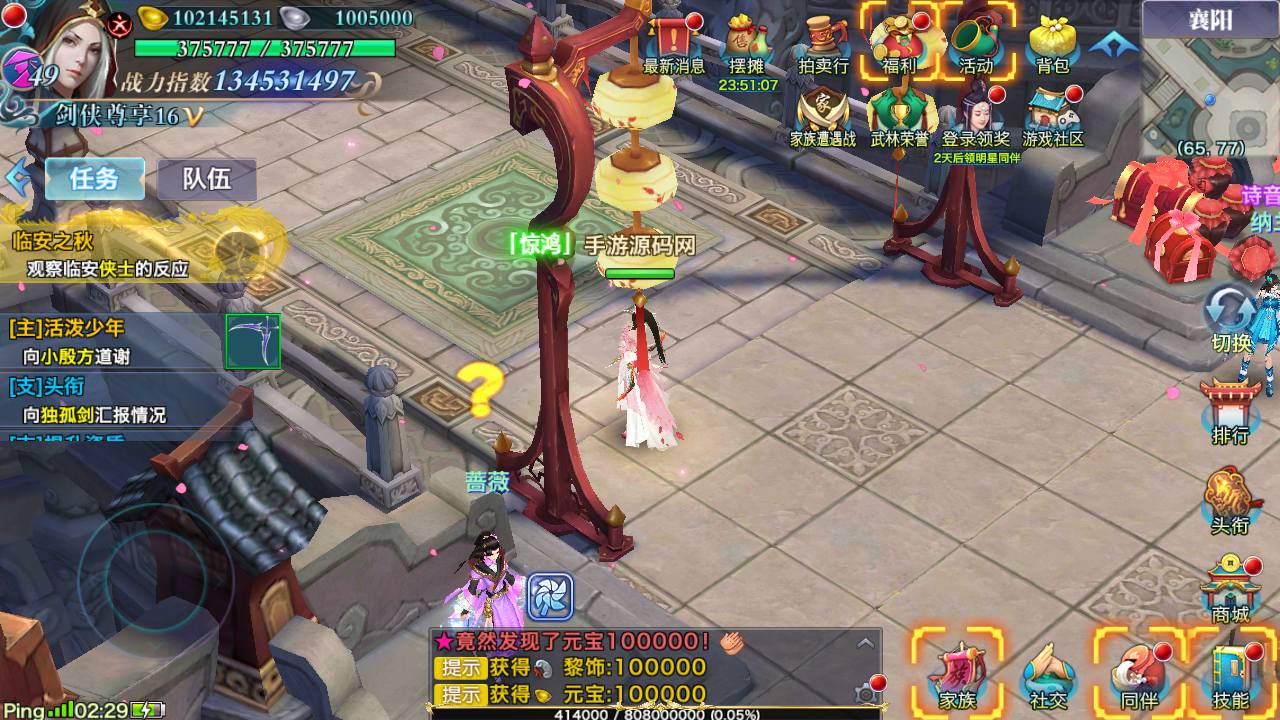The width and height of the screenshot is (1280, 720).
Task: Open 家族遭遇战 family battle icon
Action: (823, 116)
